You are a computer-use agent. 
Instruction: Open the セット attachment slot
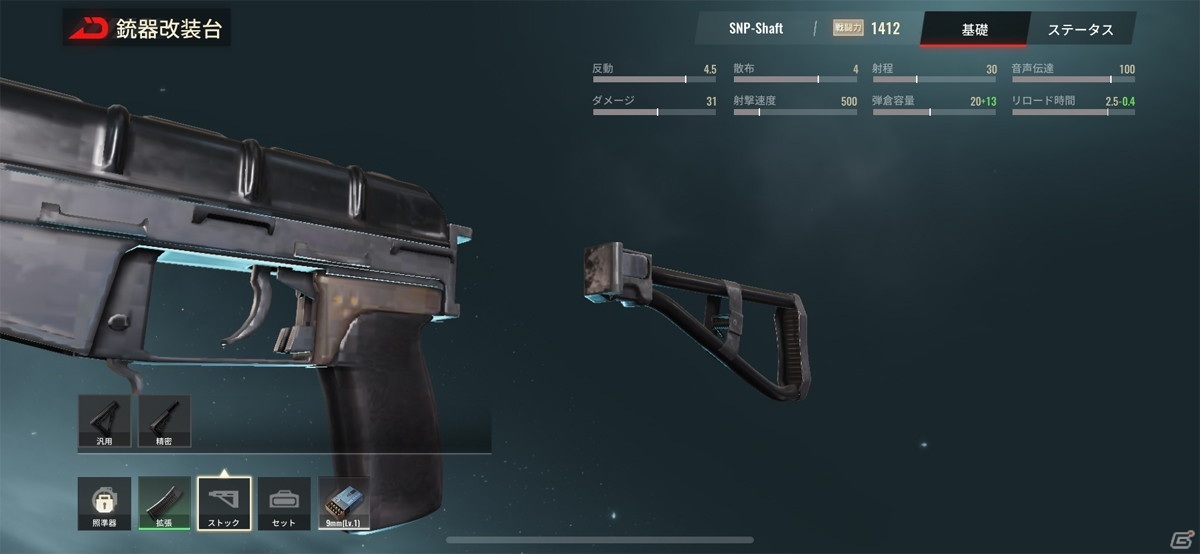(284, 503)
